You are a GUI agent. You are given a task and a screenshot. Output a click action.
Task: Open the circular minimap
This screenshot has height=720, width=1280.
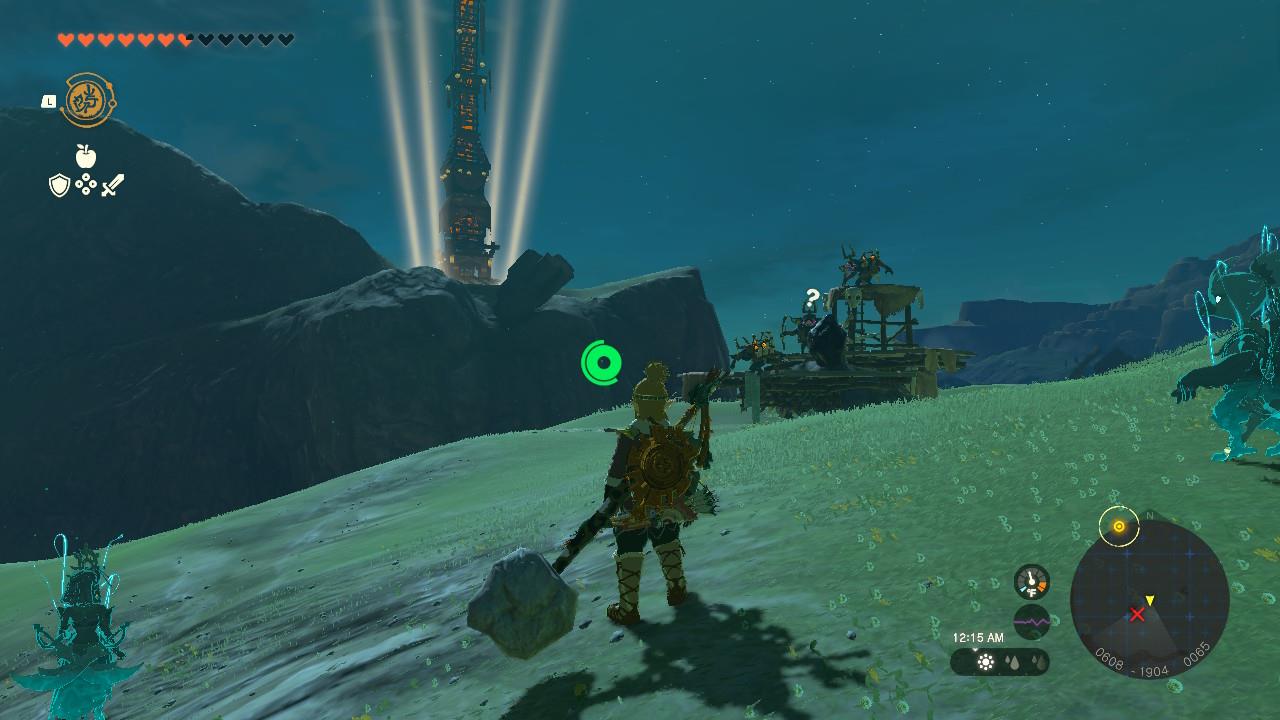(x=1149, y=600)
